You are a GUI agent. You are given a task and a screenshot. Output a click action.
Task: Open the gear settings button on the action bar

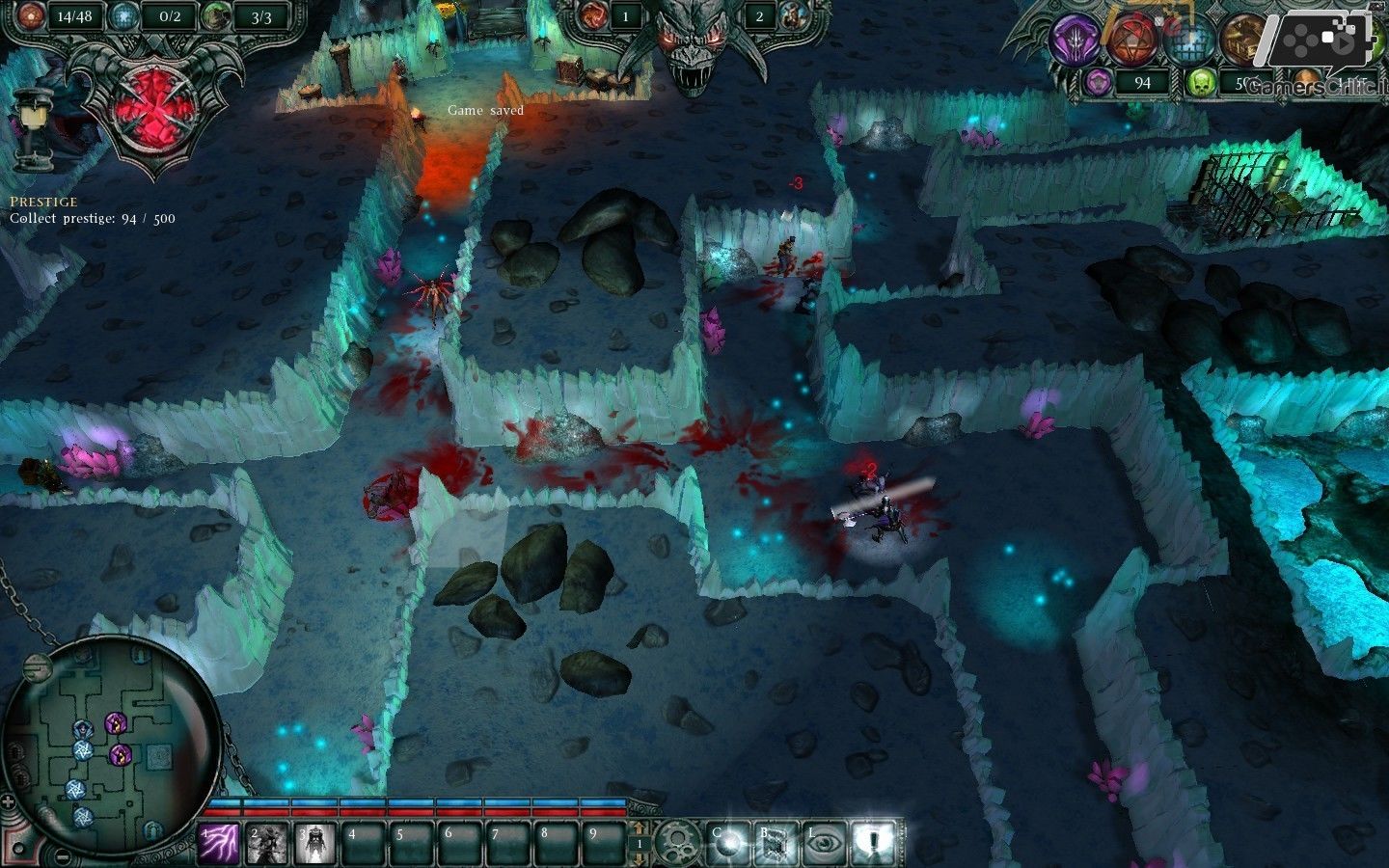(676, 843)
